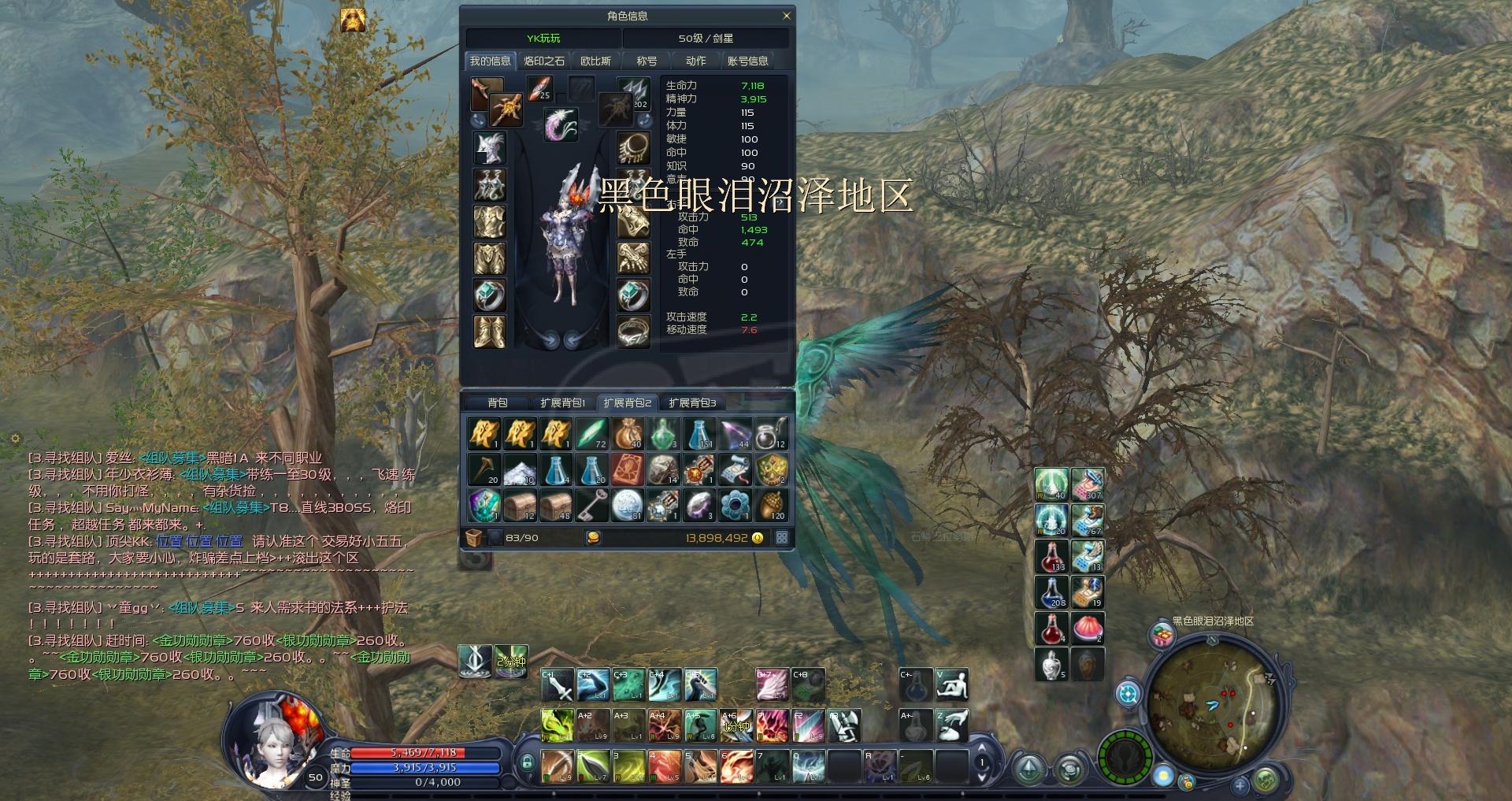Switch to the 烙印之石 tab
Screen dimensions: 1512x801
pos(544,61)
